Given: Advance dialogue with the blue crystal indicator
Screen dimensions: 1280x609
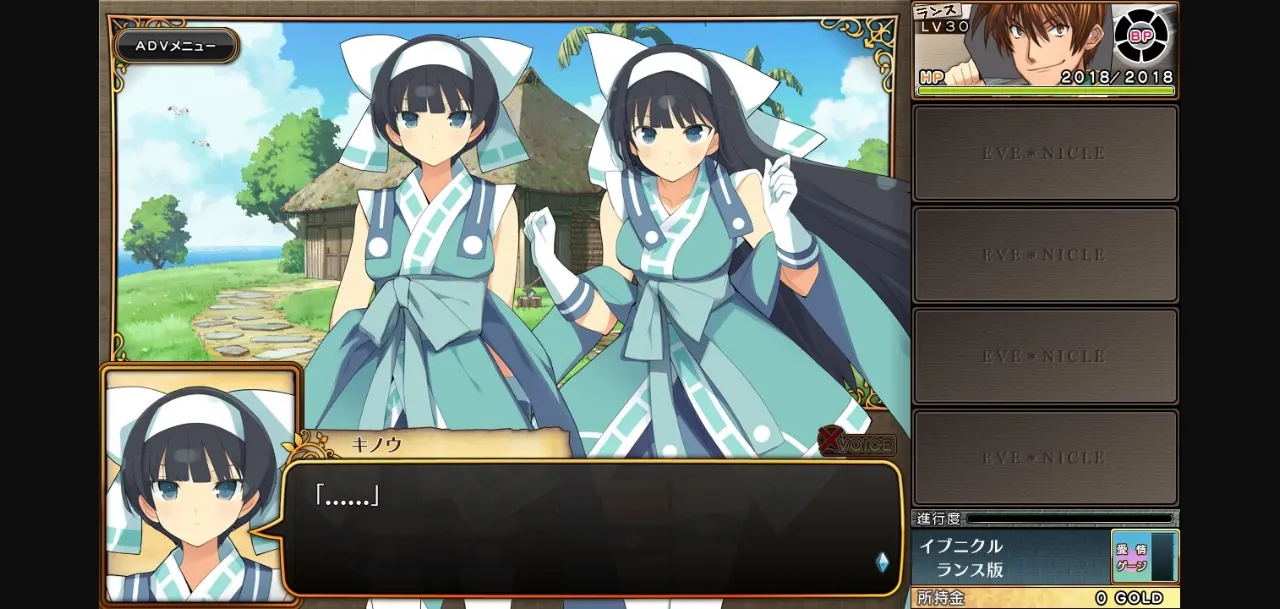Looking at the screenshot, I should [882, 562].
